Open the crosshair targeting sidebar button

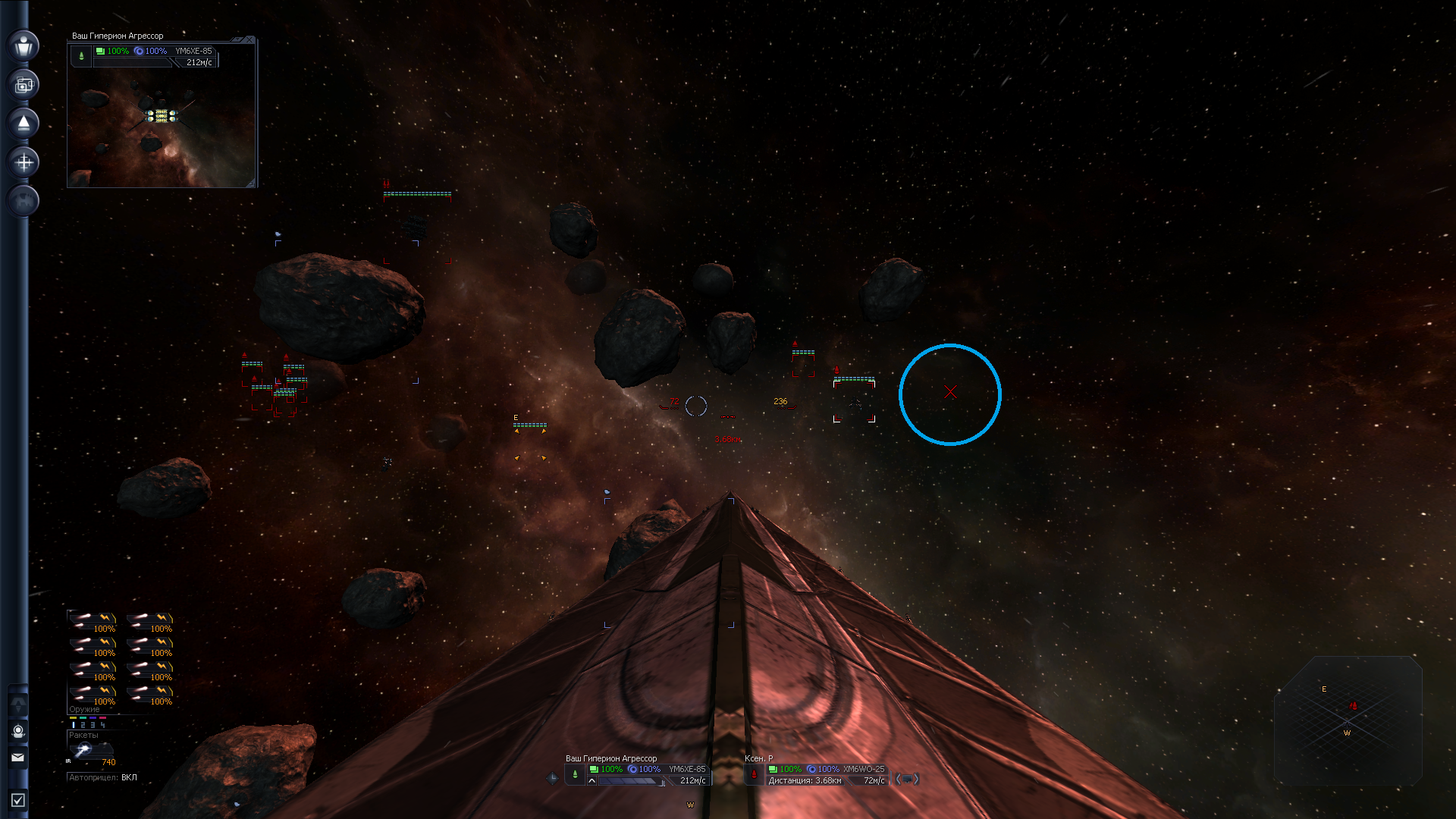point(24,162)
